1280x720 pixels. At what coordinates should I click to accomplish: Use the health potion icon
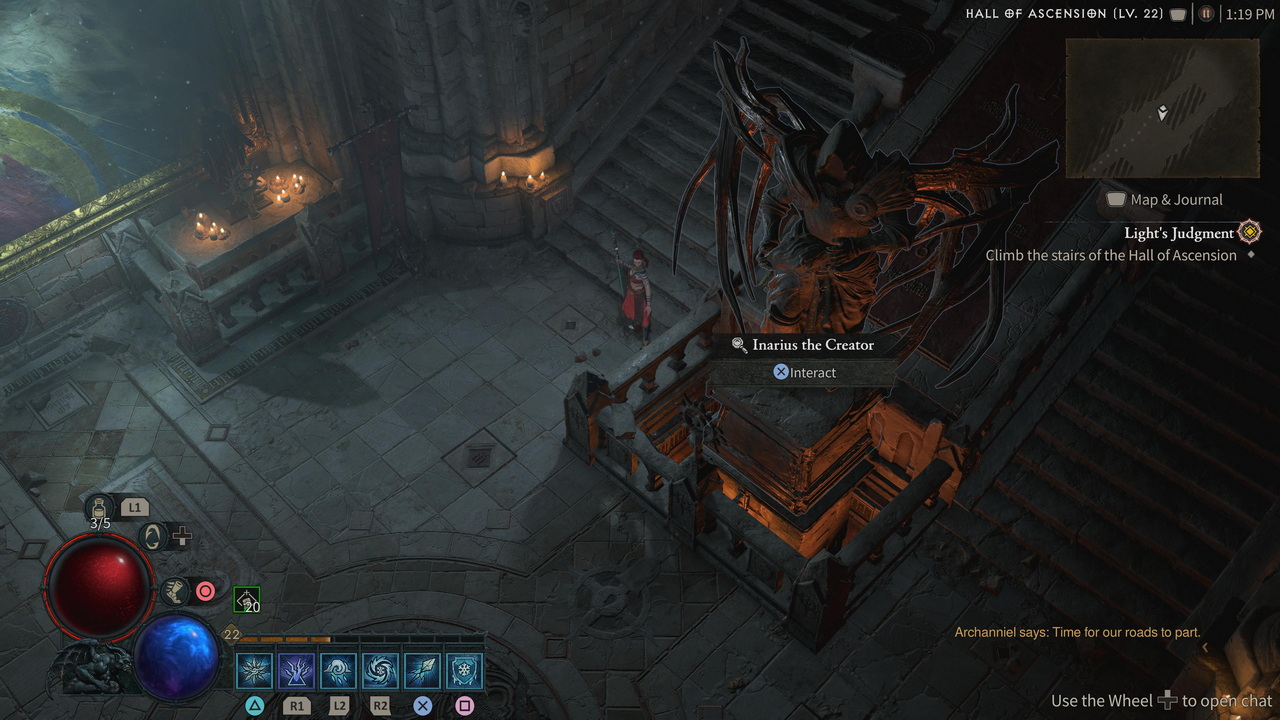pos(100,508)
